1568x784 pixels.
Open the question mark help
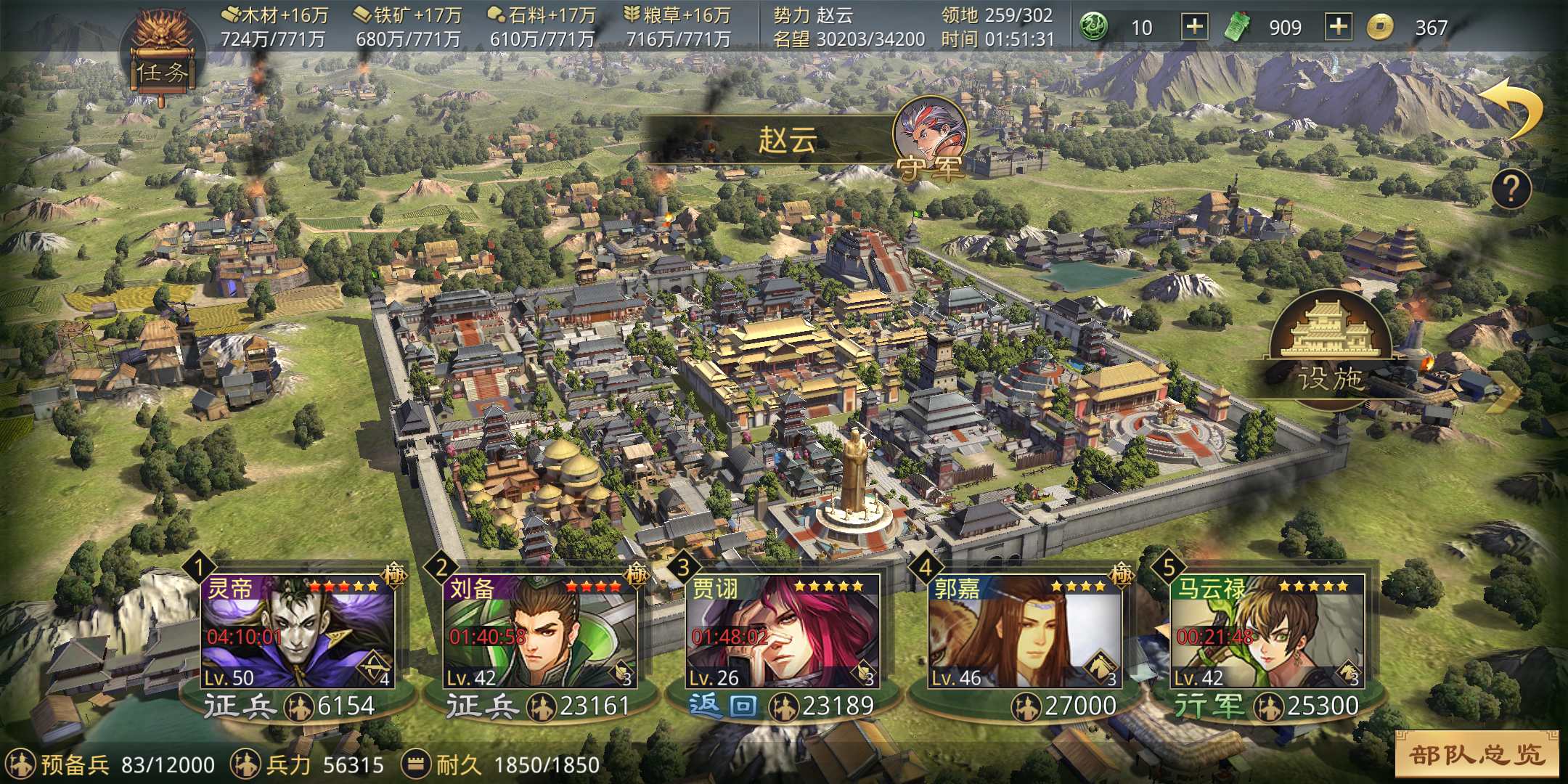coord(1511,189)
